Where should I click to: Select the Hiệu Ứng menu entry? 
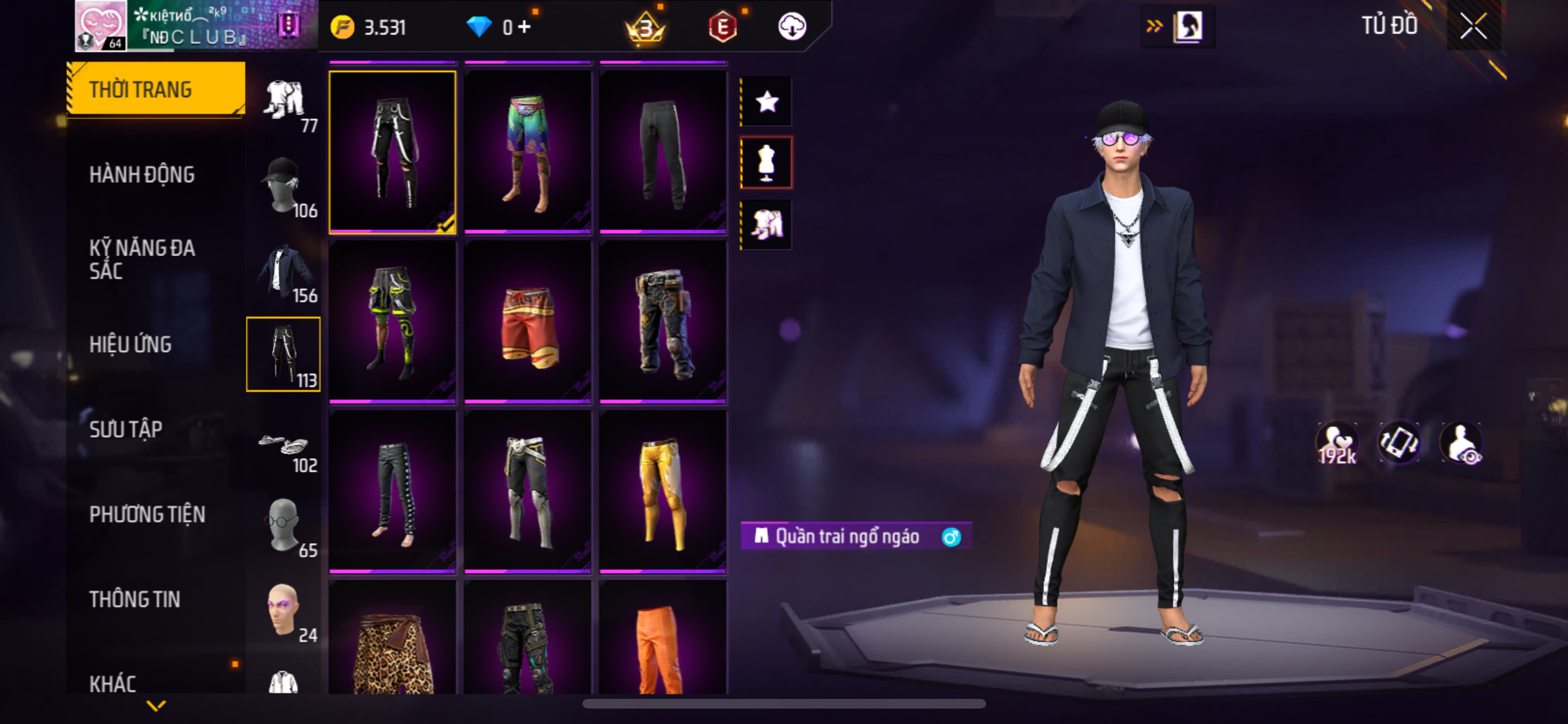(130, 344)
